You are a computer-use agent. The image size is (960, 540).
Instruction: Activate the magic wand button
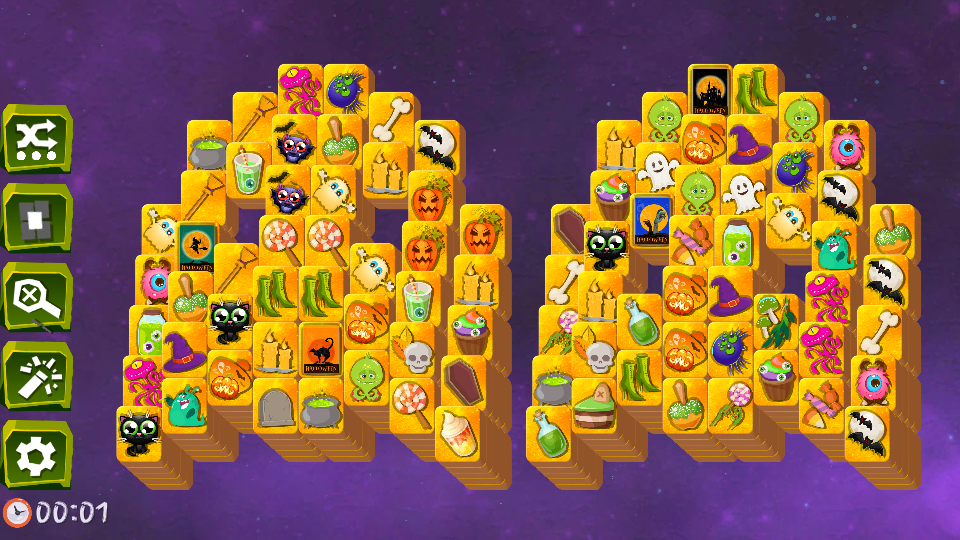[x=37, y=375]
